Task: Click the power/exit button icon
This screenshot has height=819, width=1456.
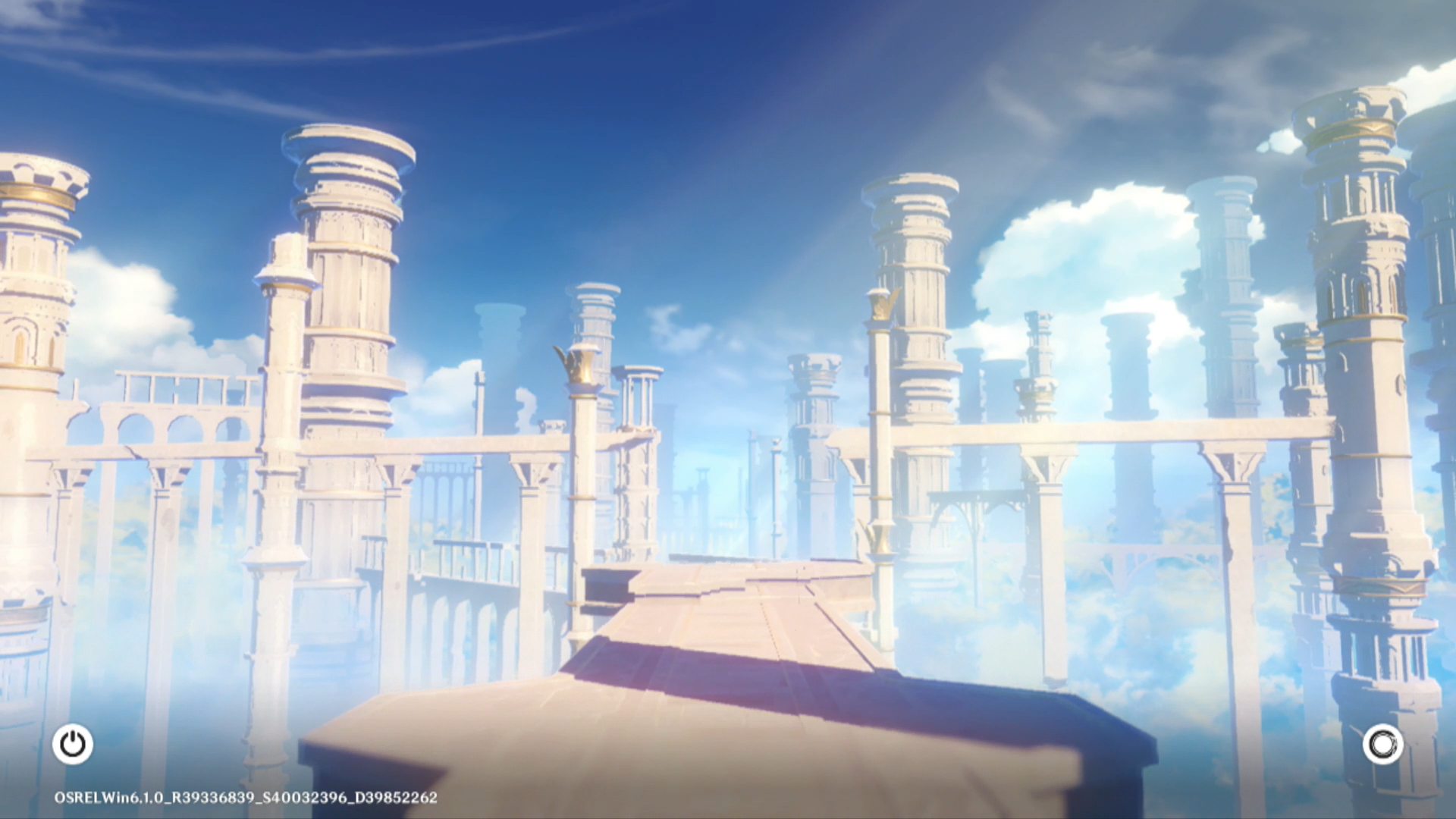Action: pyautogui.click(x=73, y=744)
